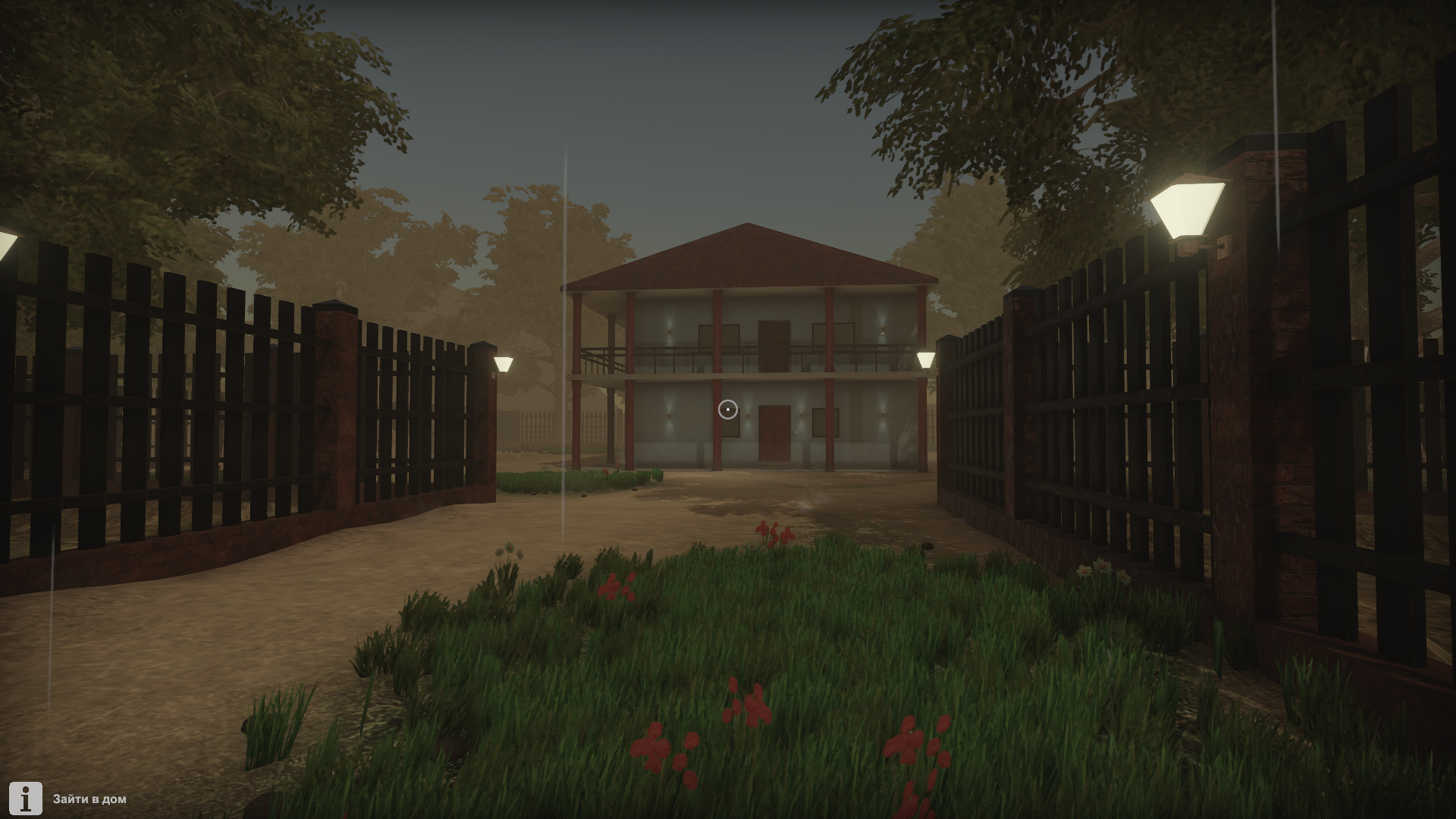
Task: Select the lamp on the inner left fence post
Action: (x=503, y=364)
